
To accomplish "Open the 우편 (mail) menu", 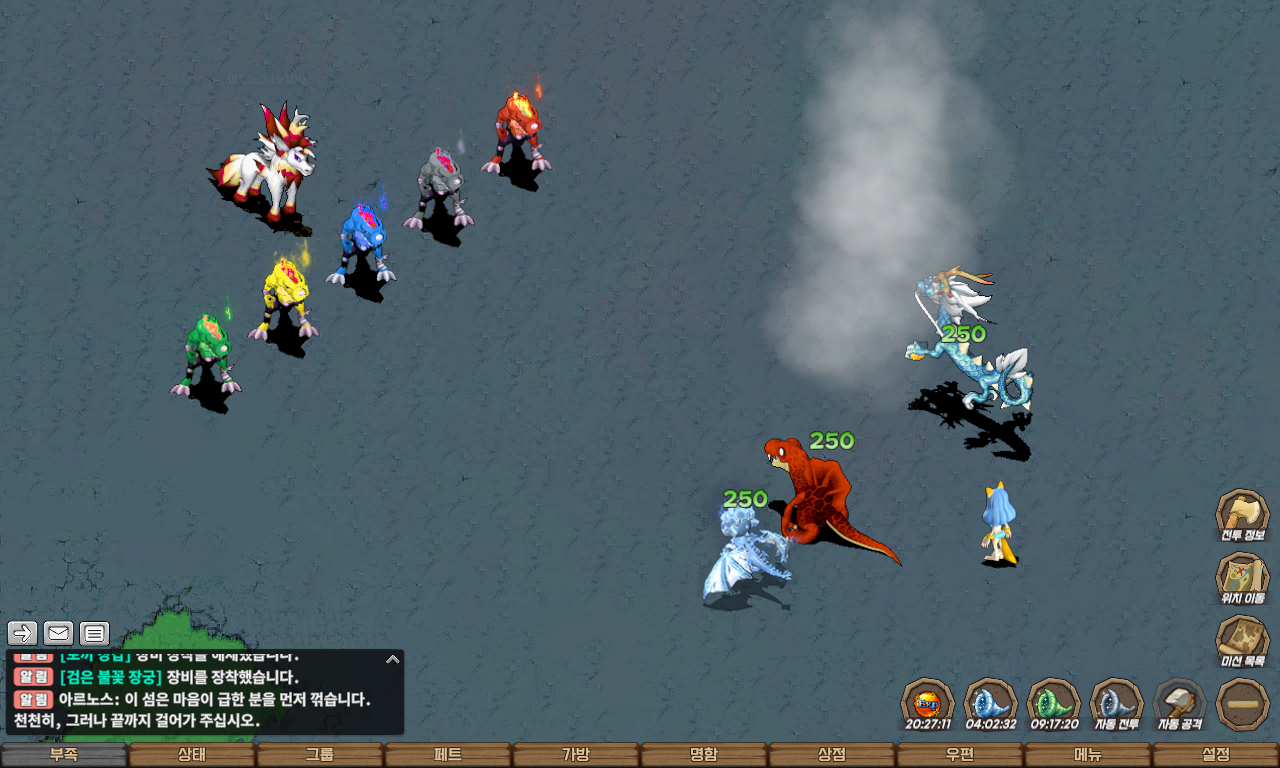I will pyautogui.click(x=960, y=755).
